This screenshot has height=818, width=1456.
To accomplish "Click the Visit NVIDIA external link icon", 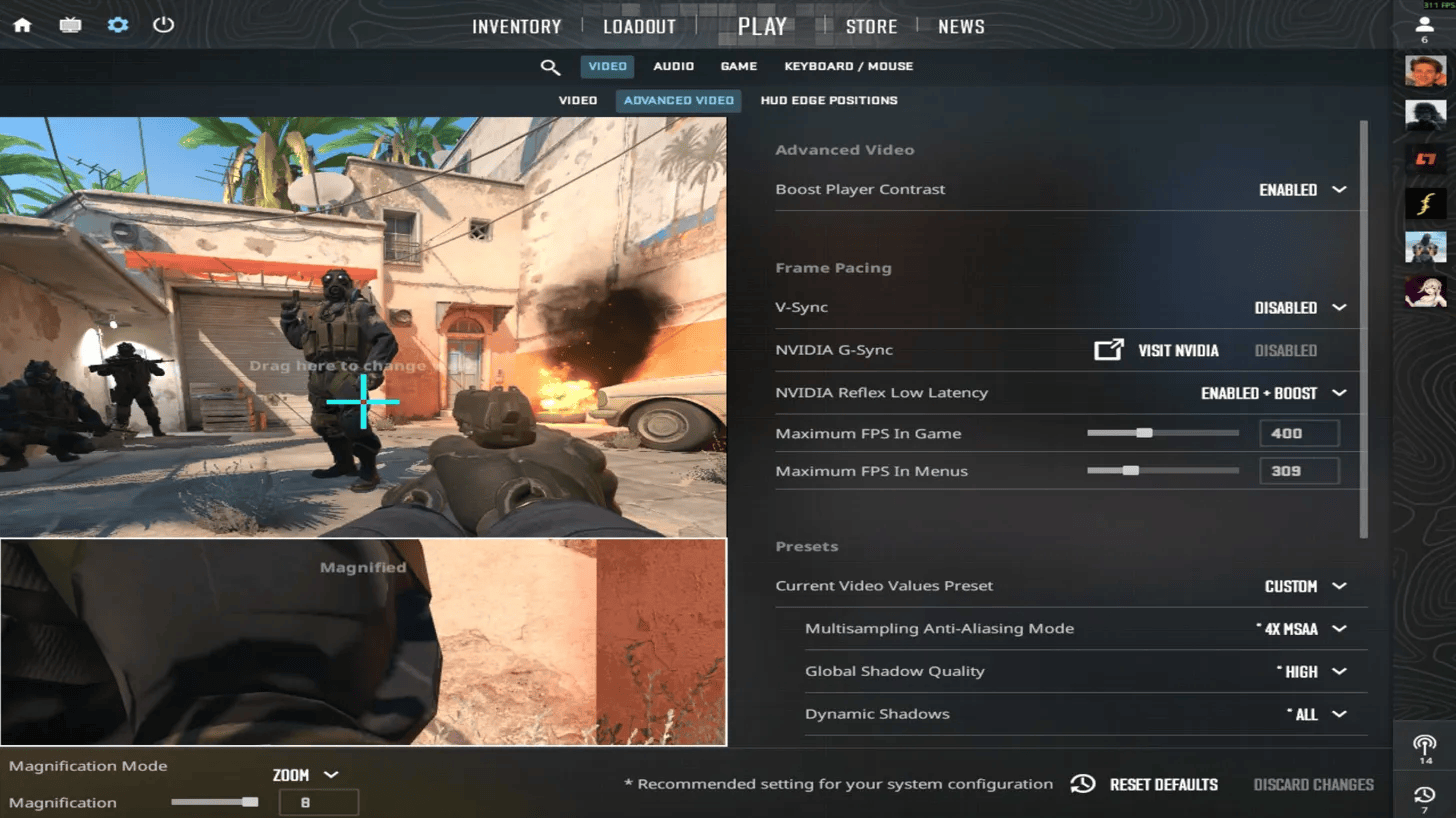I will [x=1109, y=350].
